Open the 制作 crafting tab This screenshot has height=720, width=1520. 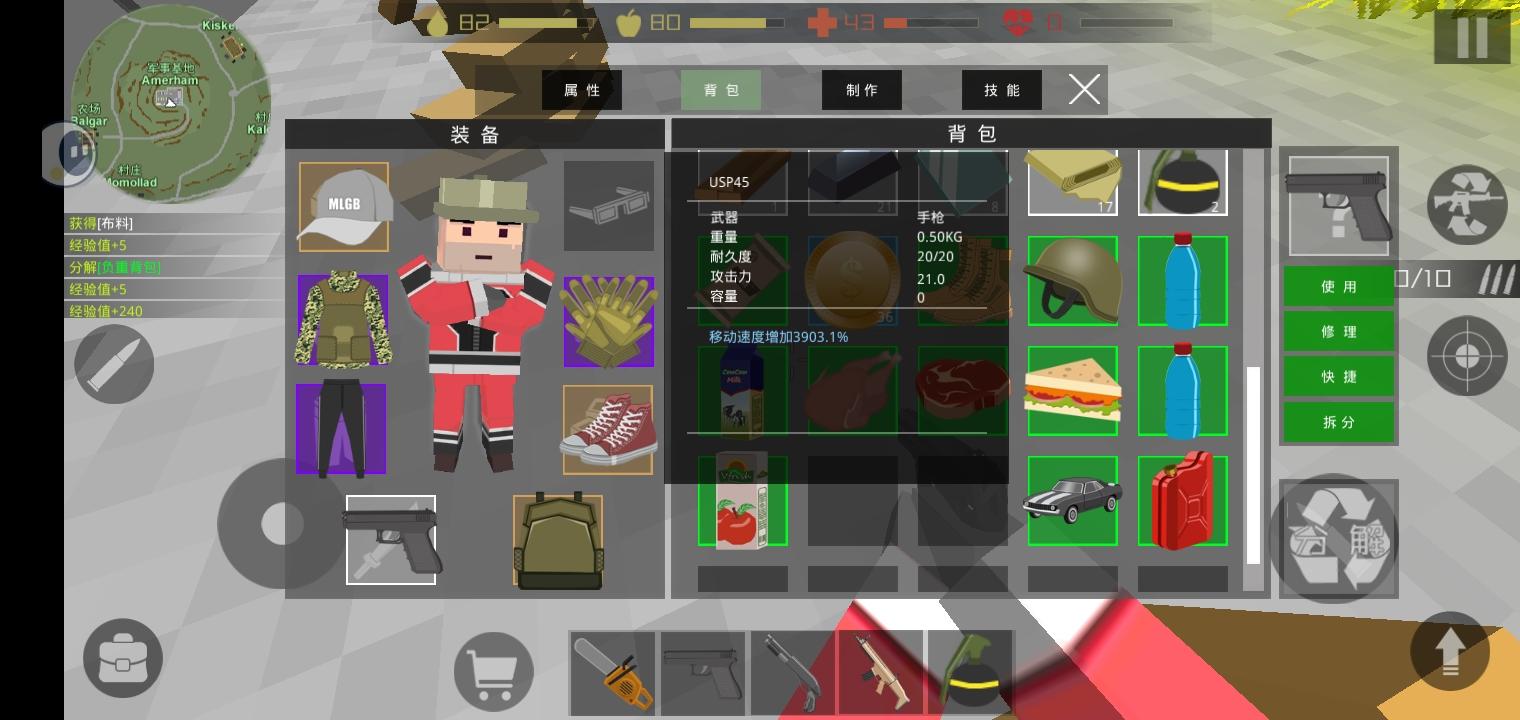tap(861, 90)
